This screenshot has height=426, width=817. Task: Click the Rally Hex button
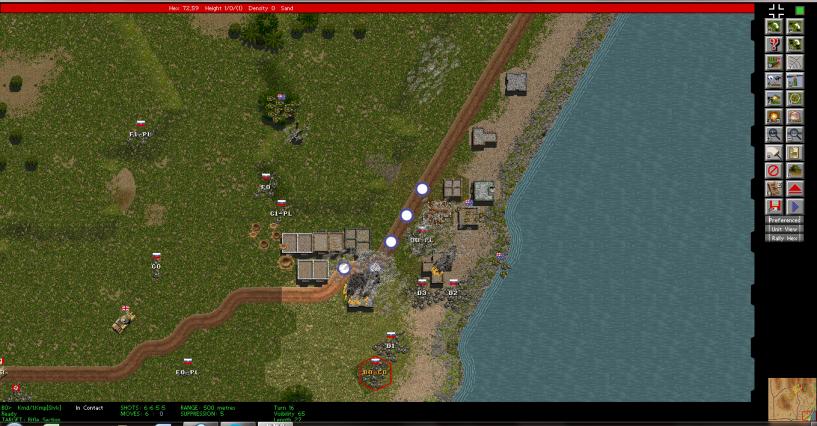784,238
